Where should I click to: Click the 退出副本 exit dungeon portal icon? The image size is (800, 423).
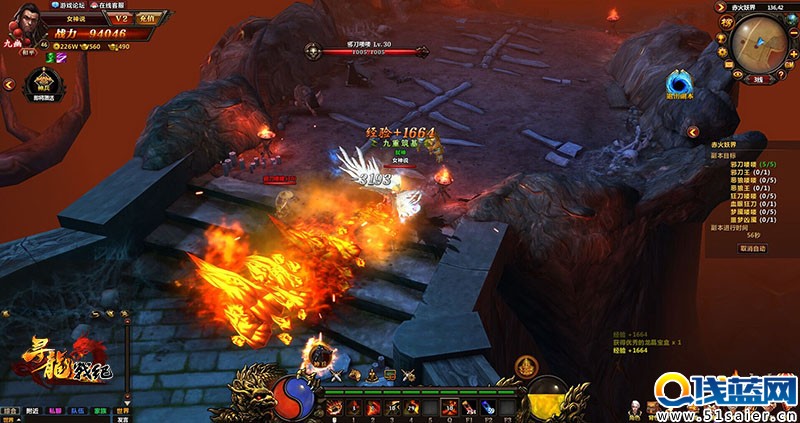coord(681,82)
